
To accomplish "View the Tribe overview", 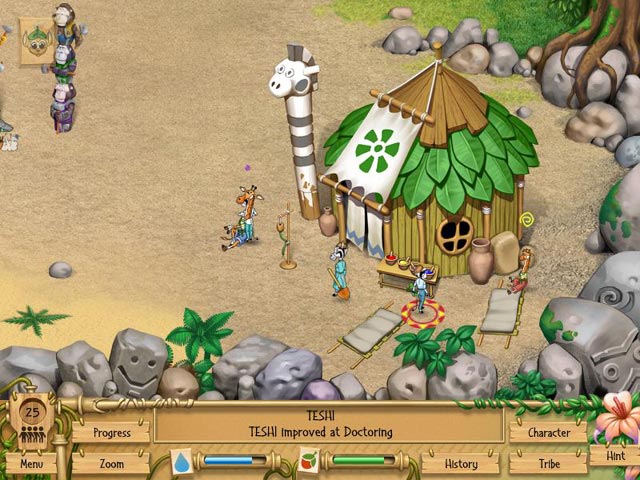I will [548, 464].
